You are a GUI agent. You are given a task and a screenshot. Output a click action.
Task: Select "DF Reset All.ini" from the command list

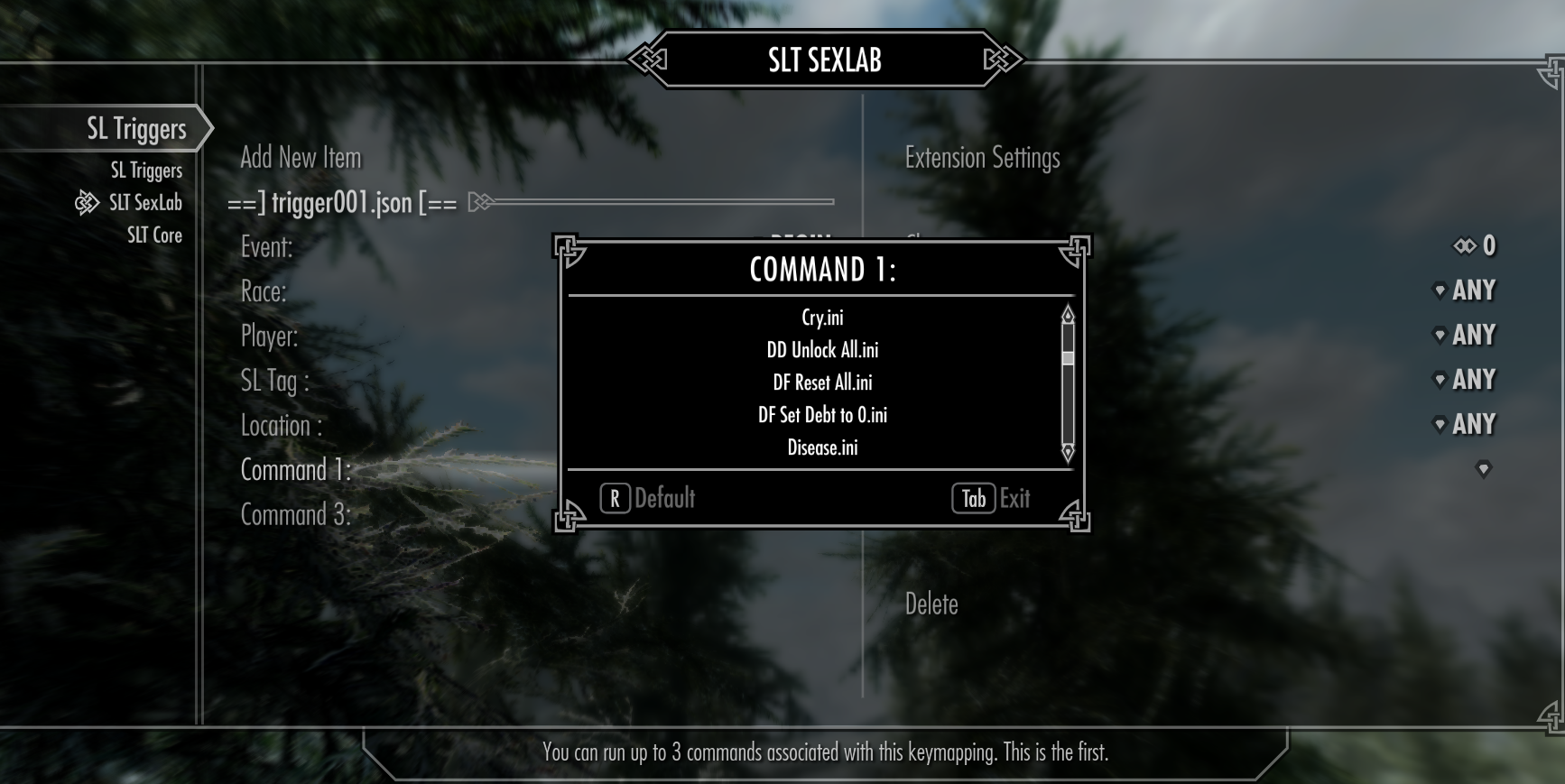pos(822,382)
